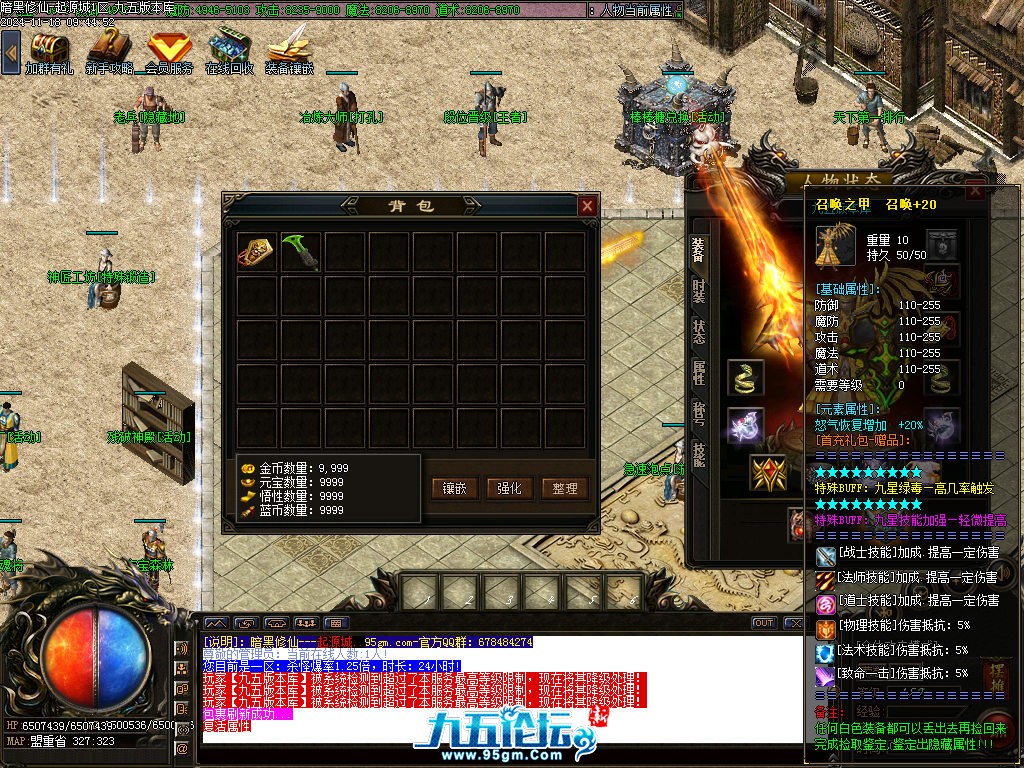
Task: Pick the green sickle item in the backpack
Action: pos(301,252)
